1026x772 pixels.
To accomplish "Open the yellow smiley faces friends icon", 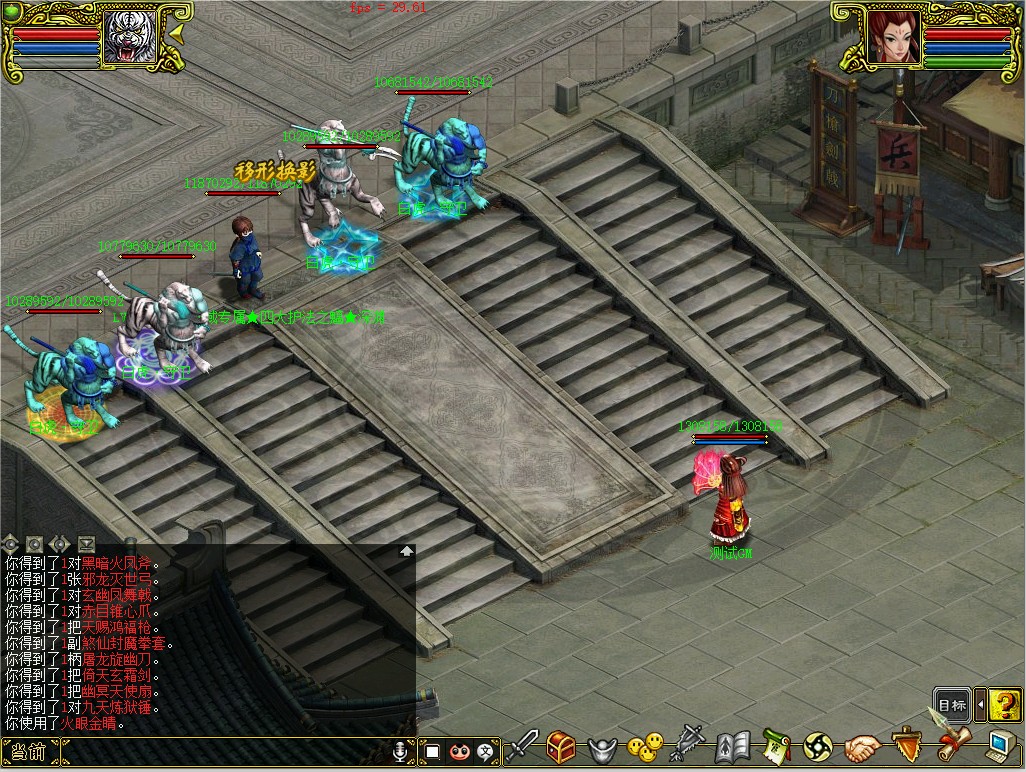I will pos(645,745).
